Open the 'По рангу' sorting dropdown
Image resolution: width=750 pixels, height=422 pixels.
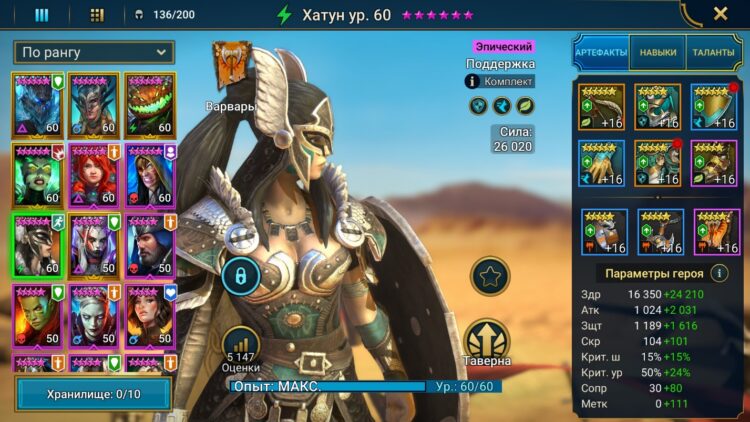click(x=94, y=52)
